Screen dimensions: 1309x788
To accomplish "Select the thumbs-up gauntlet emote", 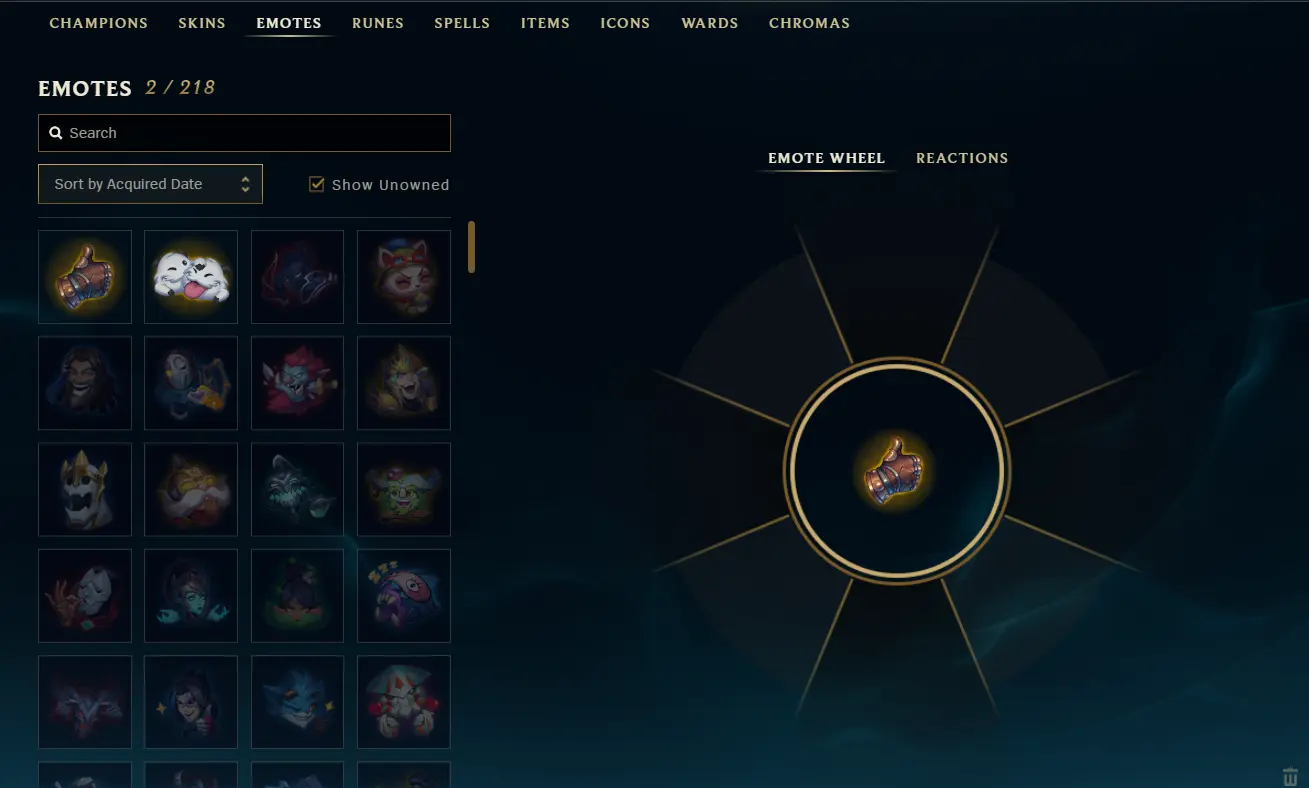I will [x=85, y=277].
